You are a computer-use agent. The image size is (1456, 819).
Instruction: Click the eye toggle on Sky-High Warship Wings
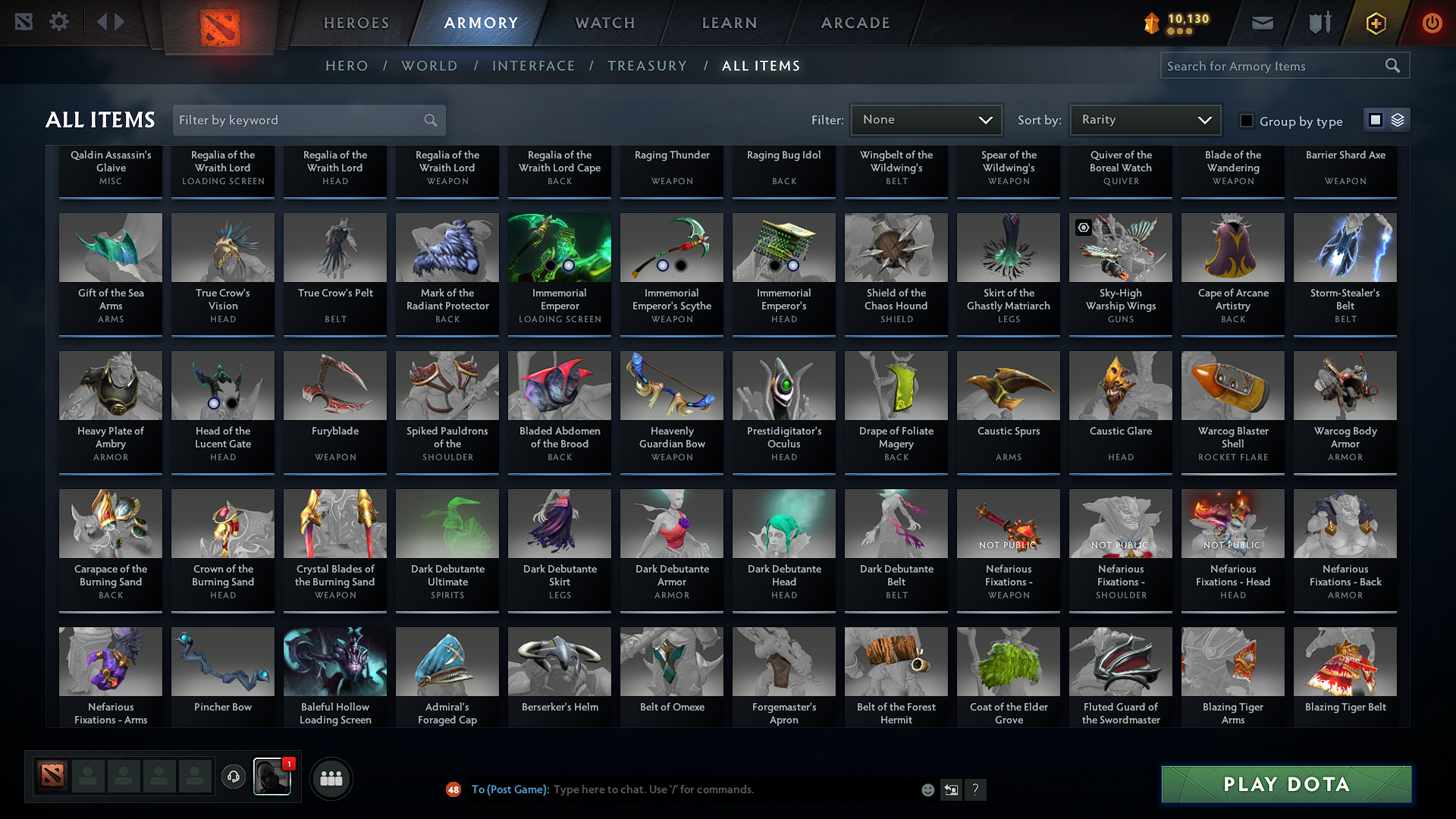tap(1083, 227)
